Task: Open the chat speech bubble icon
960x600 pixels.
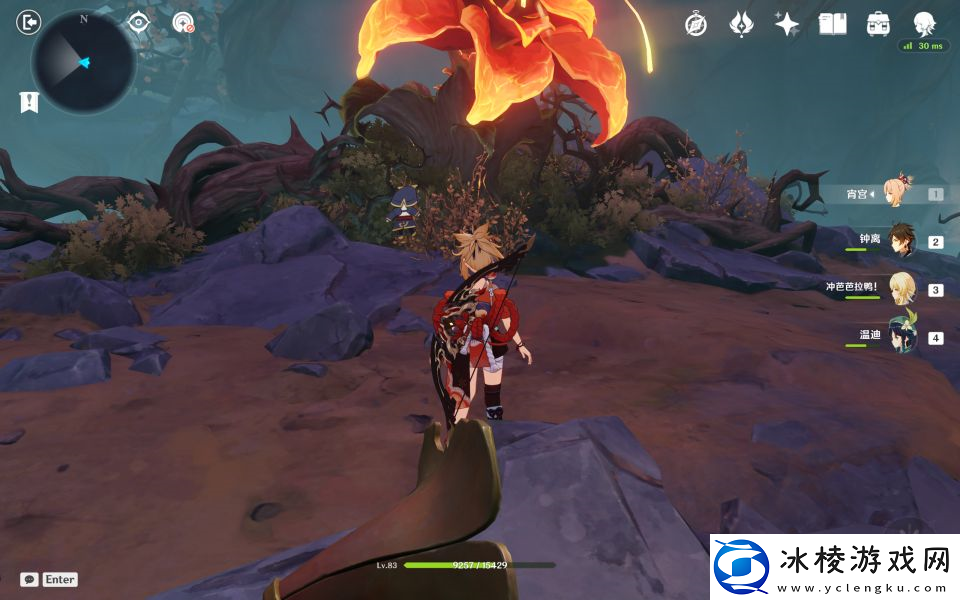Action: coord(30,579)
